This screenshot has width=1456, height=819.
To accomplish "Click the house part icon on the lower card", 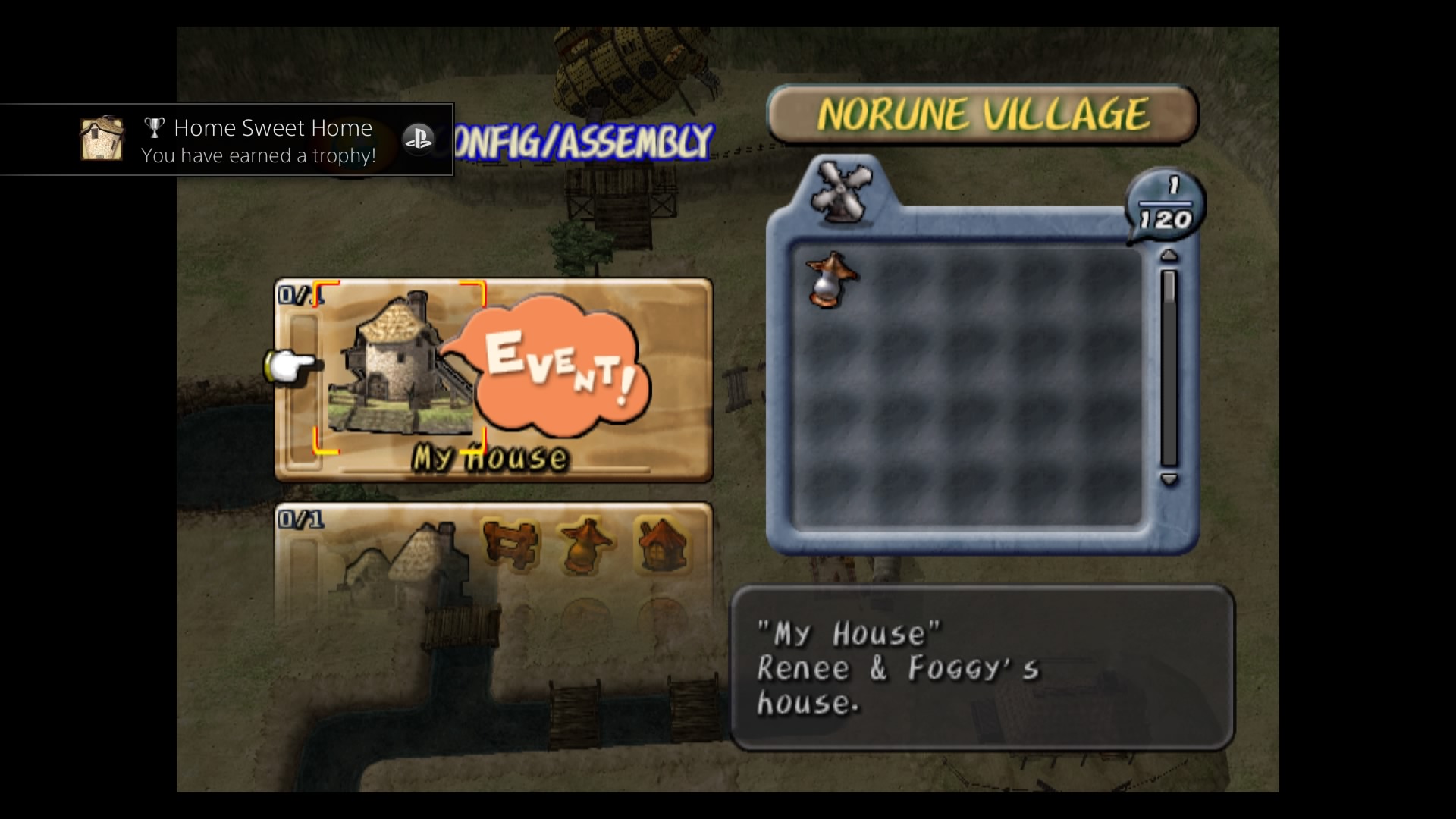I will [x=661, y=544].
